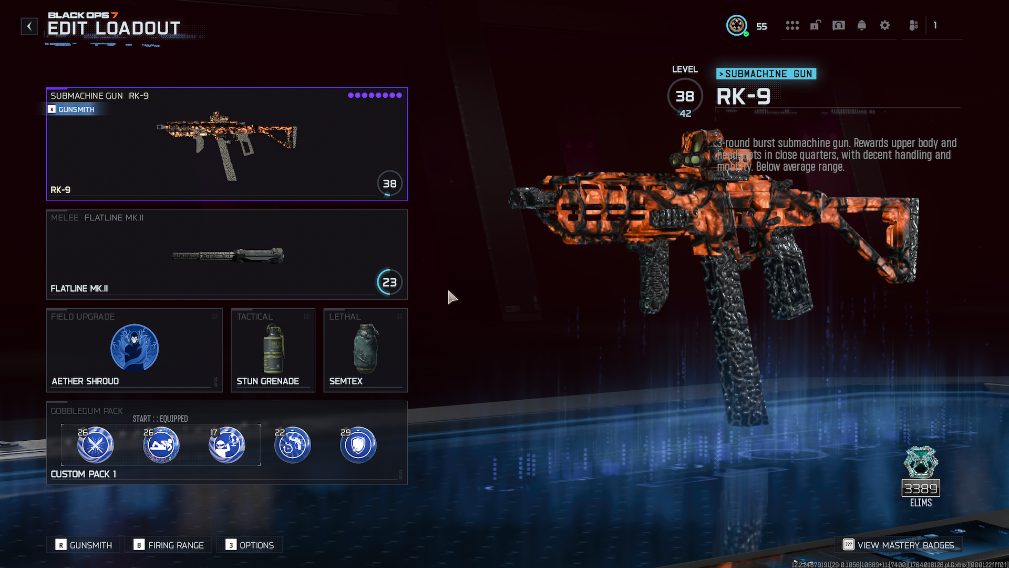
Task: Enter the Firing Range
Action: pyautogui.click(x=168, y=545)
